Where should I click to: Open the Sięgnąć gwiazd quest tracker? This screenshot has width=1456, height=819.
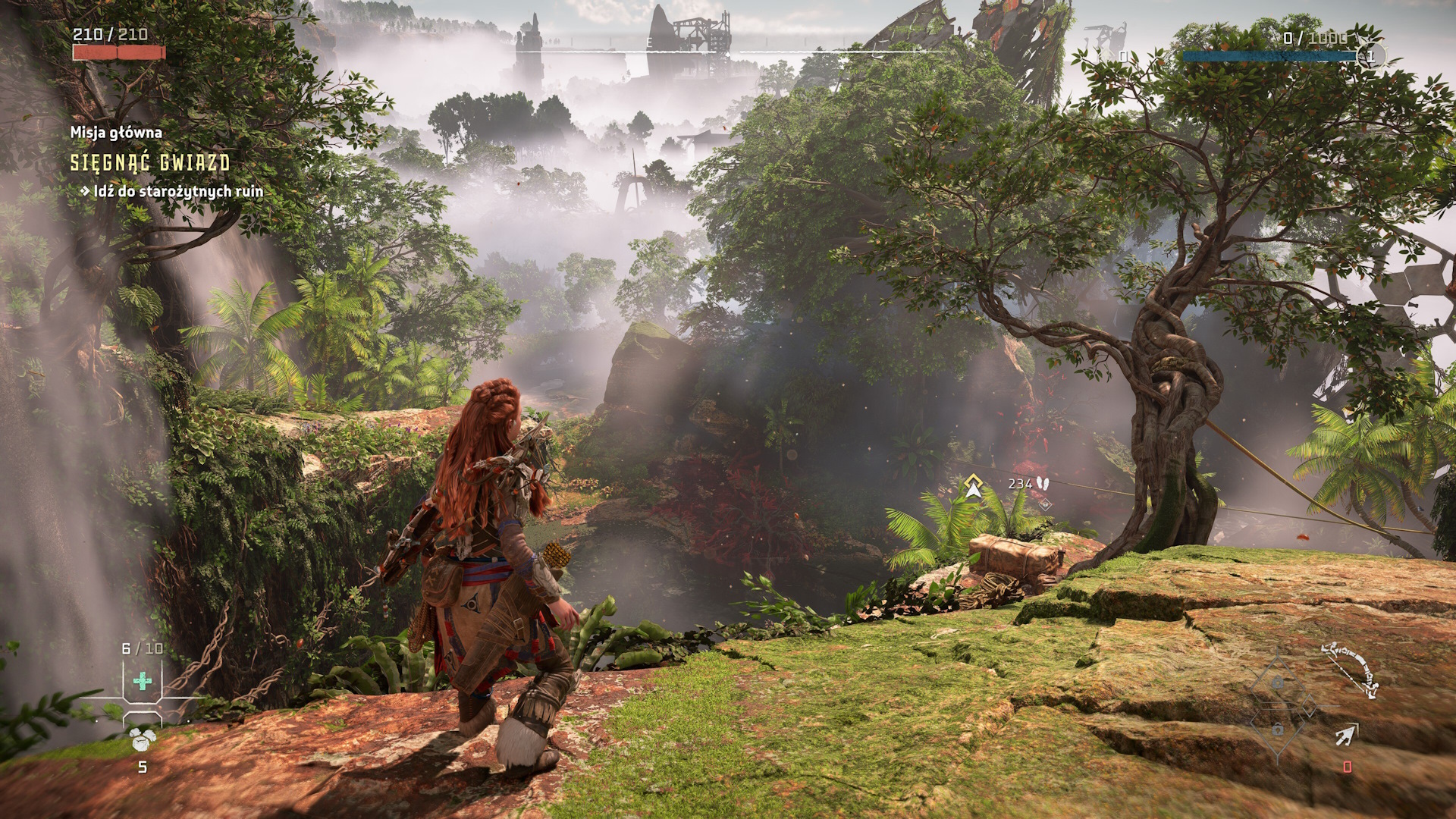(150, 162)
